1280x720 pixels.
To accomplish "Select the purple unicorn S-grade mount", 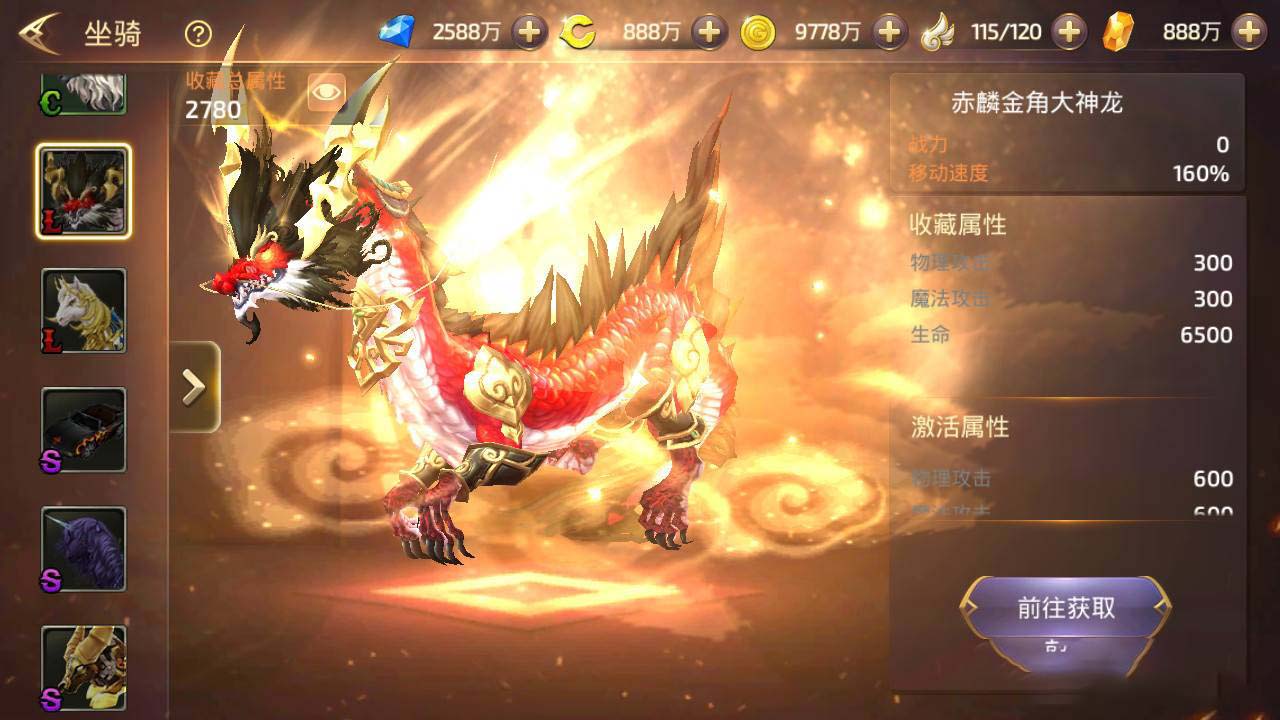I will pyautogui.click(x=84, y=548).
